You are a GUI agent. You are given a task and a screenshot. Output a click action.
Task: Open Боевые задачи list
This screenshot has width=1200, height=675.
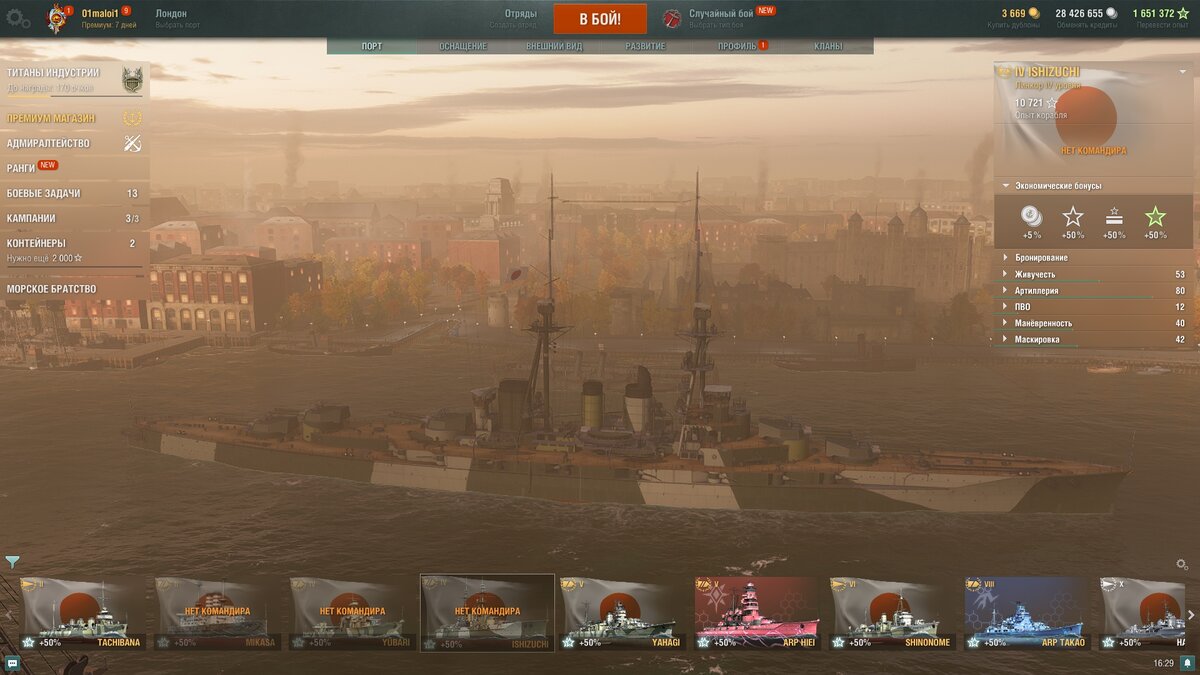point(44,193)
